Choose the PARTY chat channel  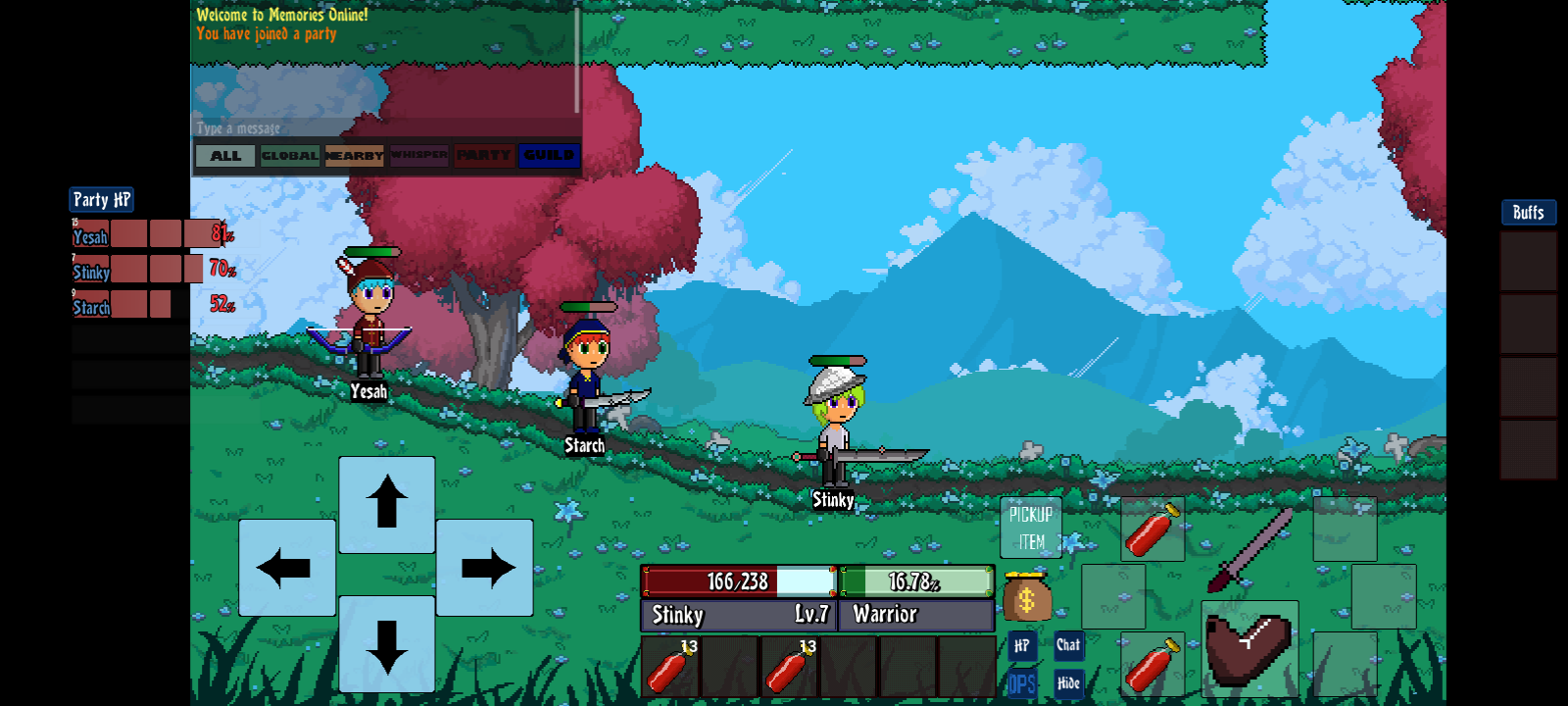483,156
